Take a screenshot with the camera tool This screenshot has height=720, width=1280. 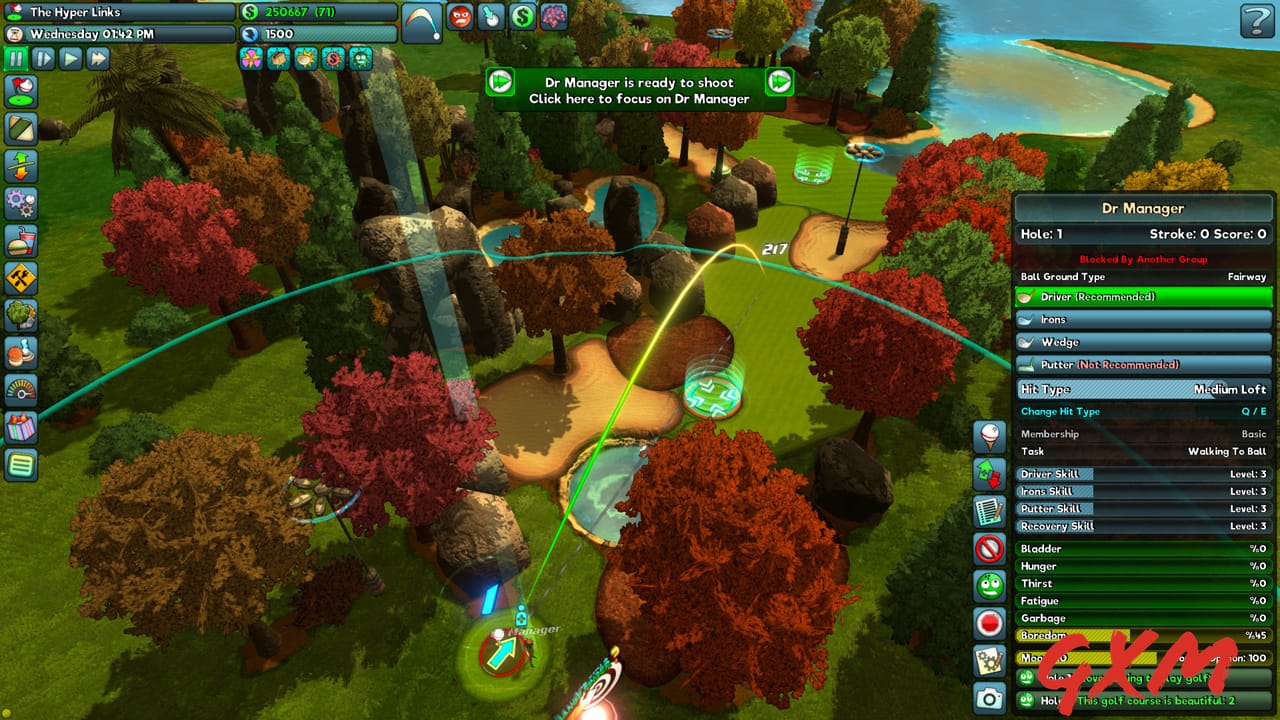[988, 698]
